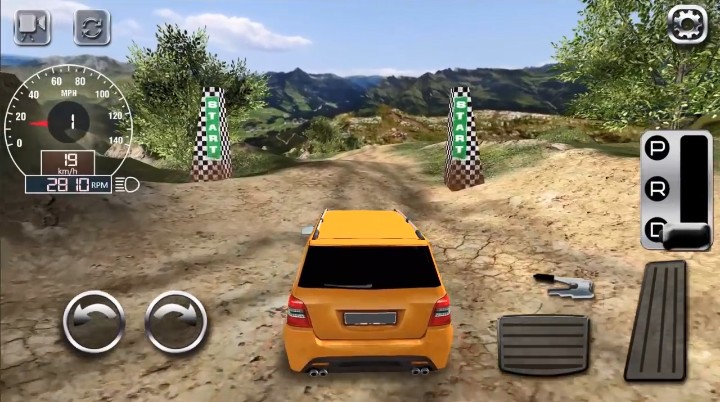This screenshot has height=402, width=720.
Task: Step on the gas pedal
Action: pyautogui.click(x=657, y=320)
